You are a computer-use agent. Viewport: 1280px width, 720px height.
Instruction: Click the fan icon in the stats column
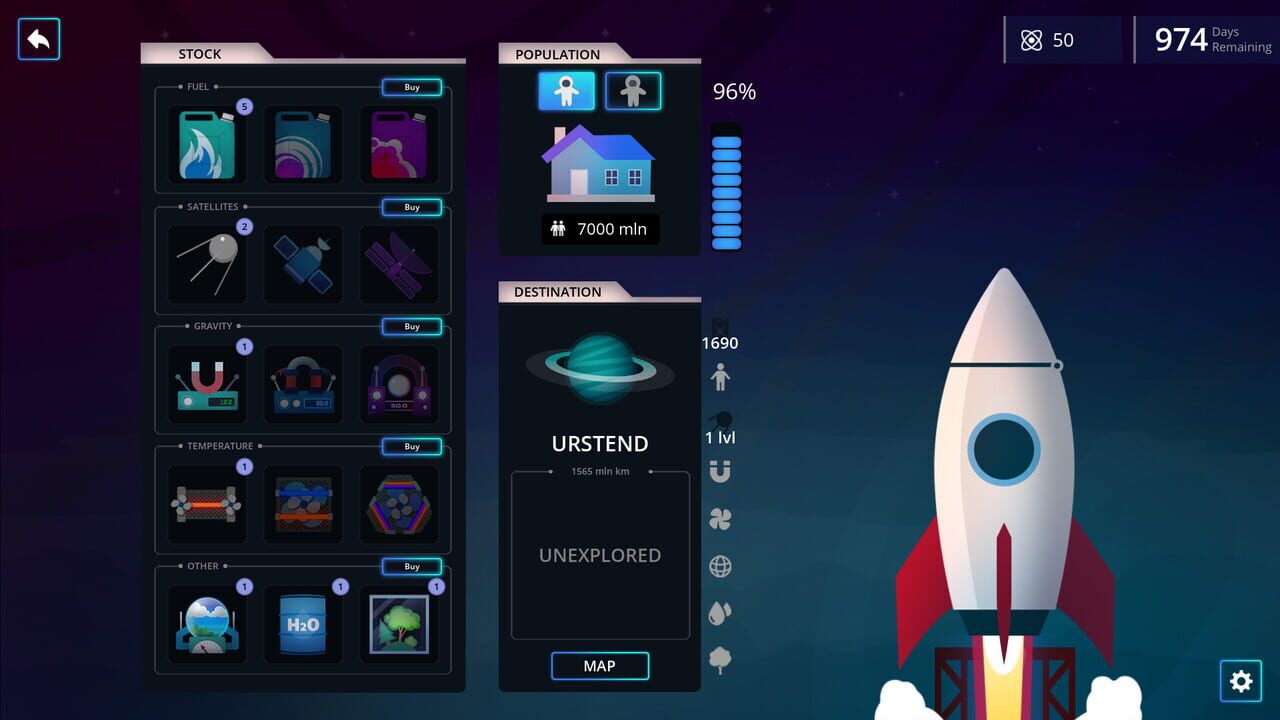pyautogui.click(x=722, y=519)
